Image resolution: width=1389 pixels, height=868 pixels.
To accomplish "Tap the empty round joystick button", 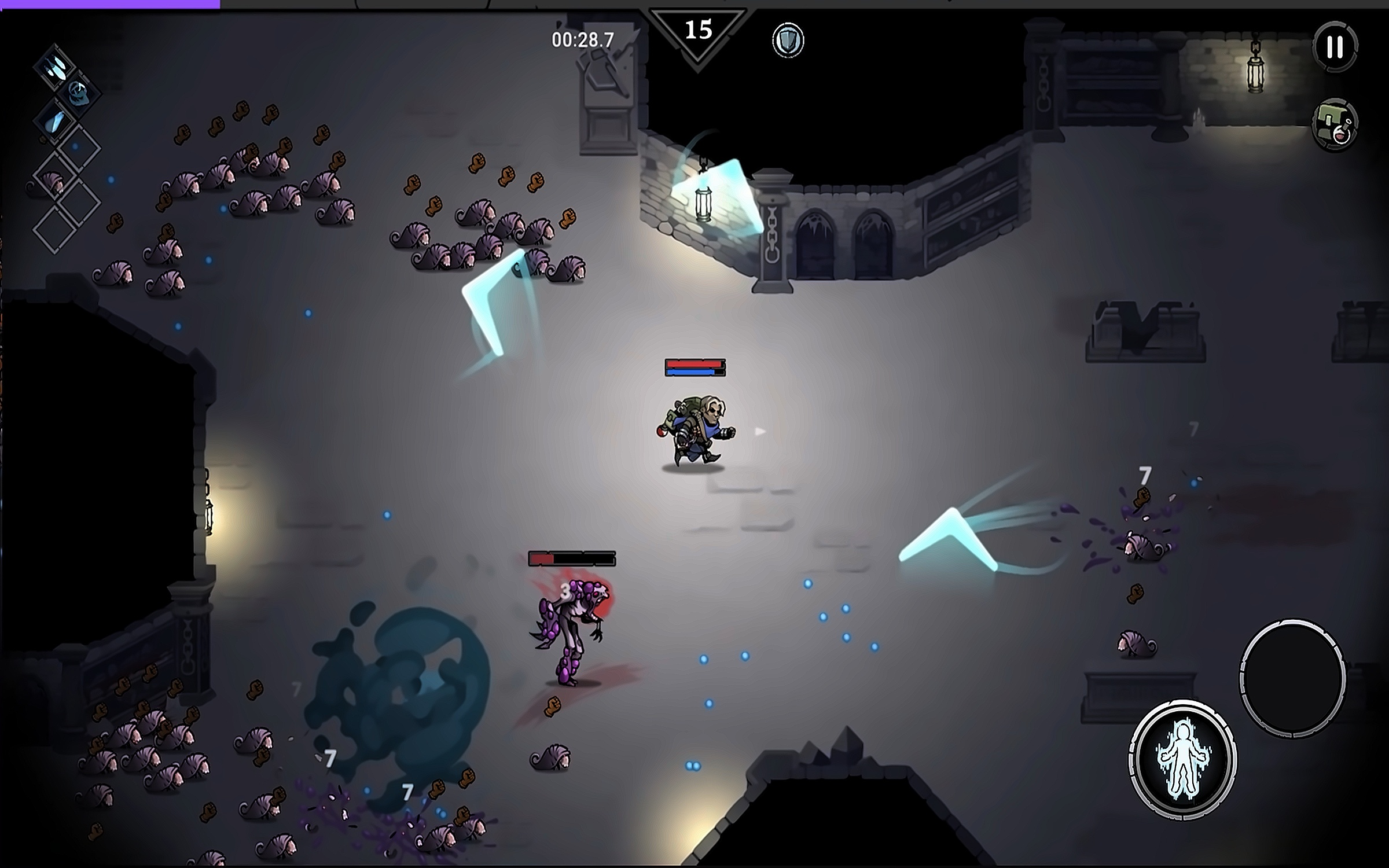I will pyautogui.click(x=1292, y=679).
